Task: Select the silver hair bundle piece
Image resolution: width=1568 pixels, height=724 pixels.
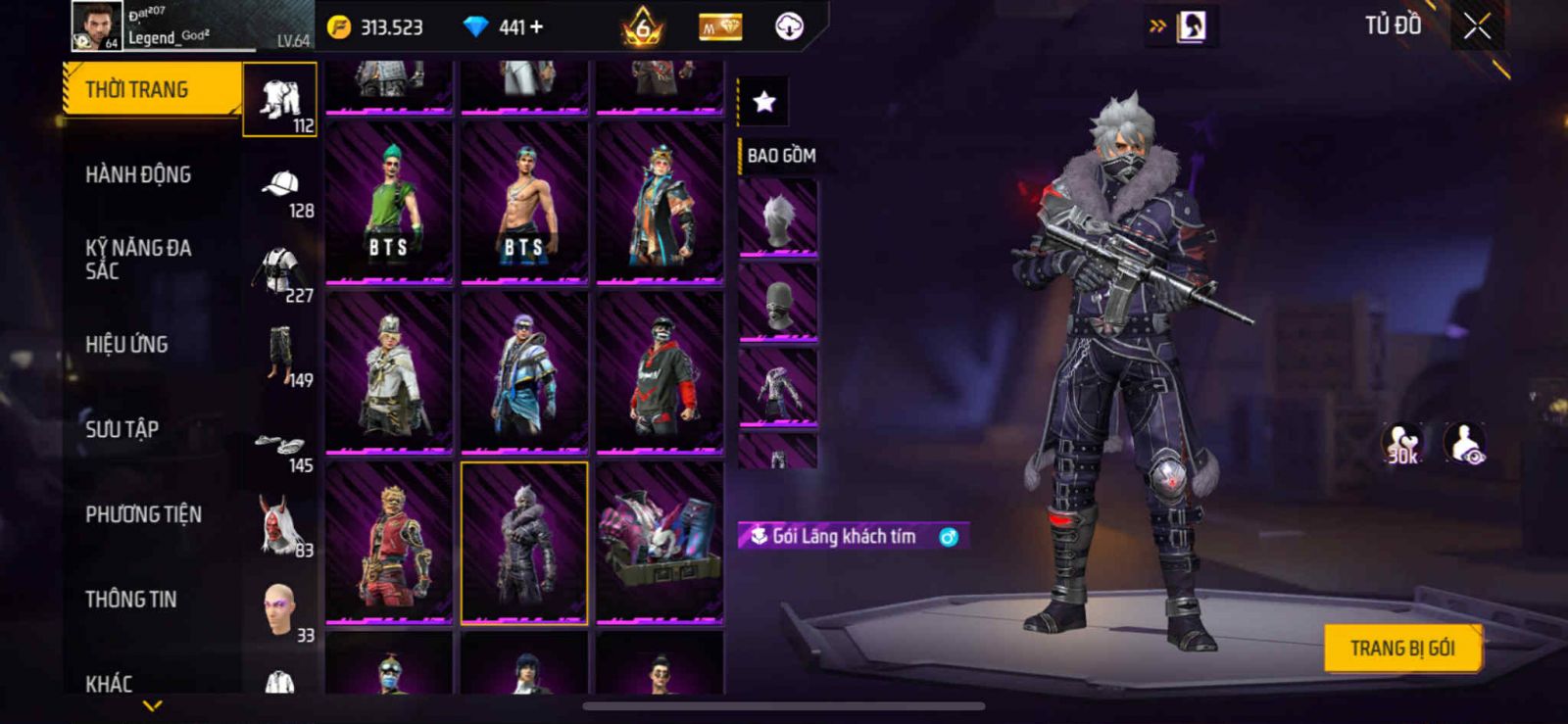Action: [777, 219]
